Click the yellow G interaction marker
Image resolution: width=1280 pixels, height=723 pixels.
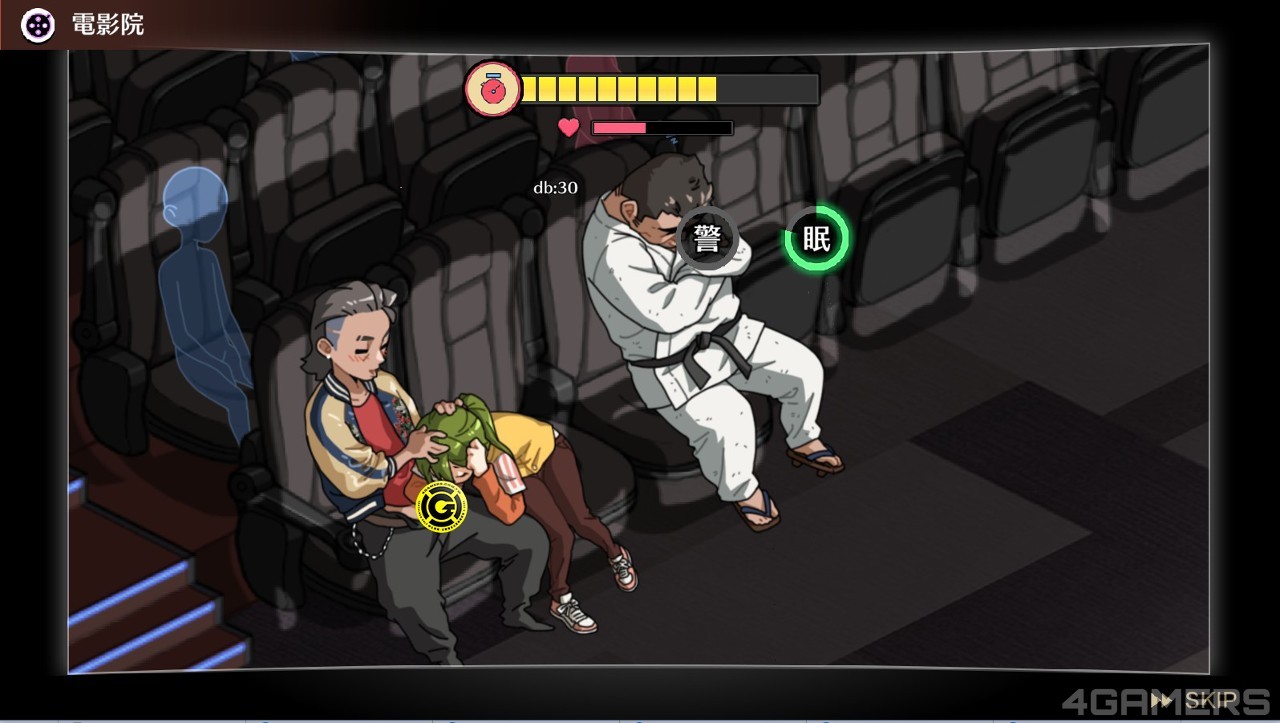(440, 507)
